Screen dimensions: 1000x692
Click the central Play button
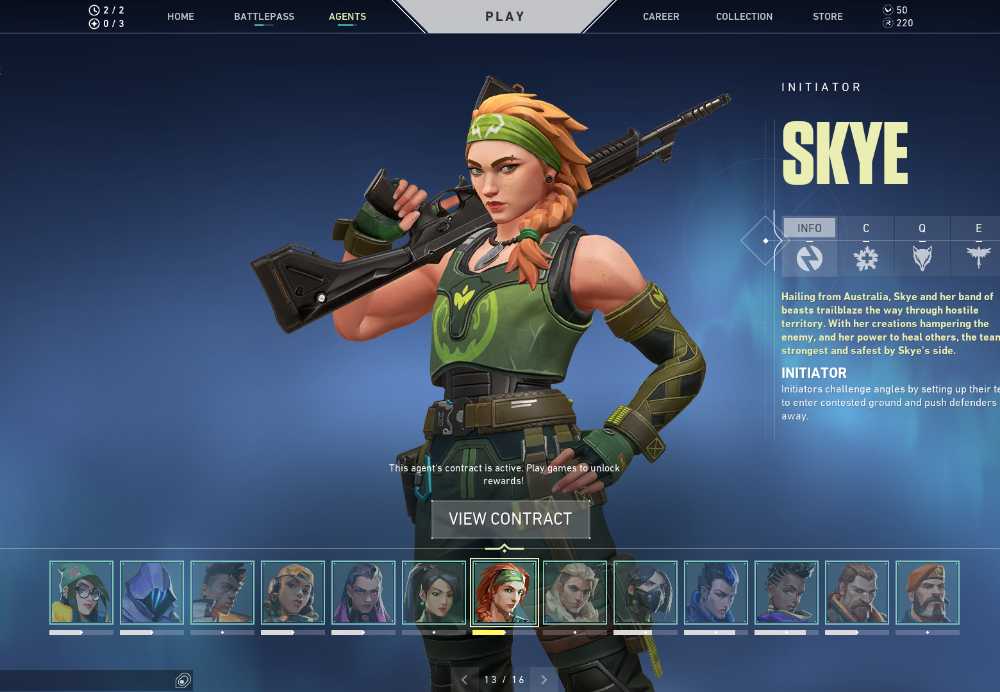[x=505, y=16]
